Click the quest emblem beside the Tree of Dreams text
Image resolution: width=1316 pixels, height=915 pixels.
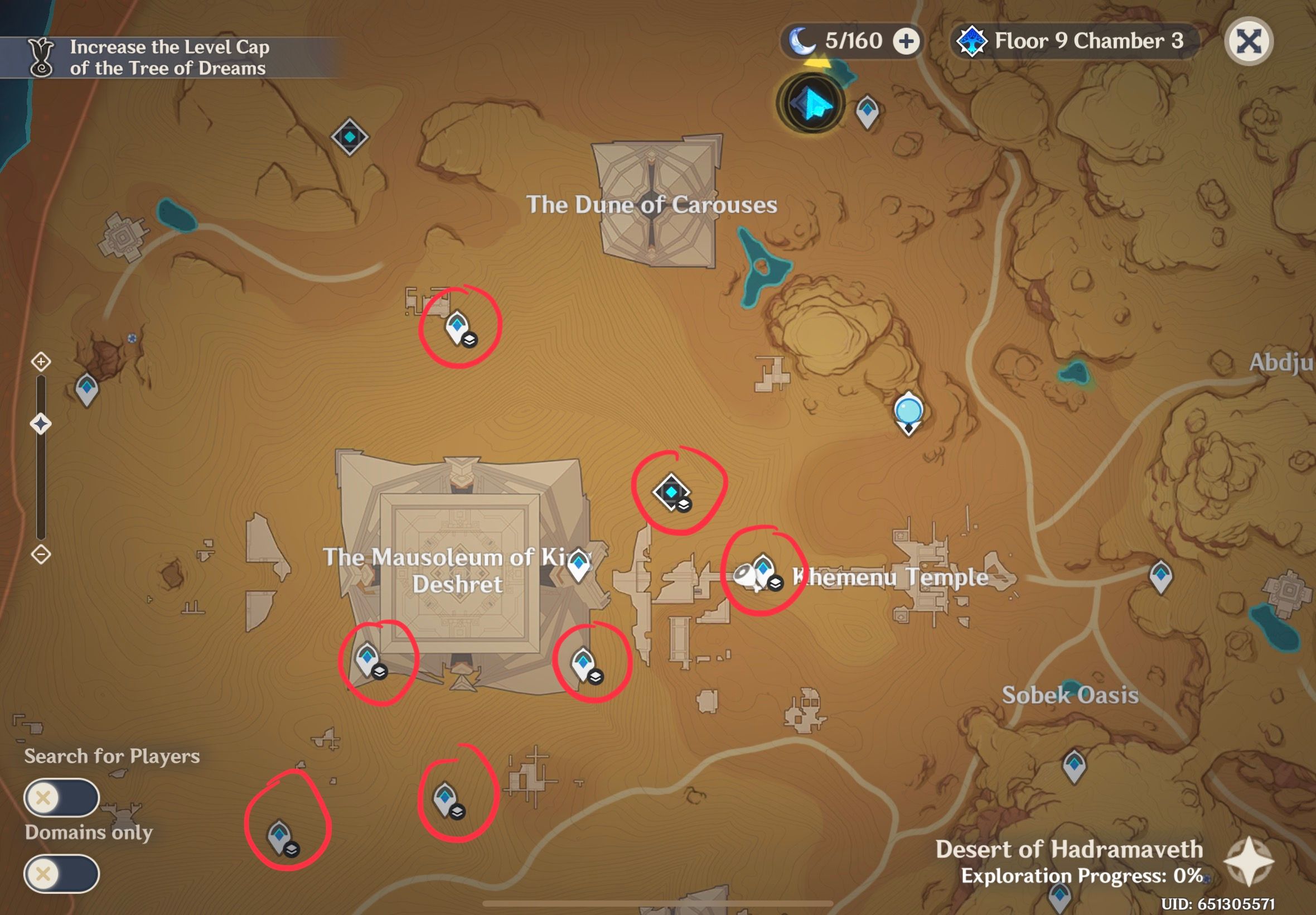pyautogui.click(x=40, y=57)
